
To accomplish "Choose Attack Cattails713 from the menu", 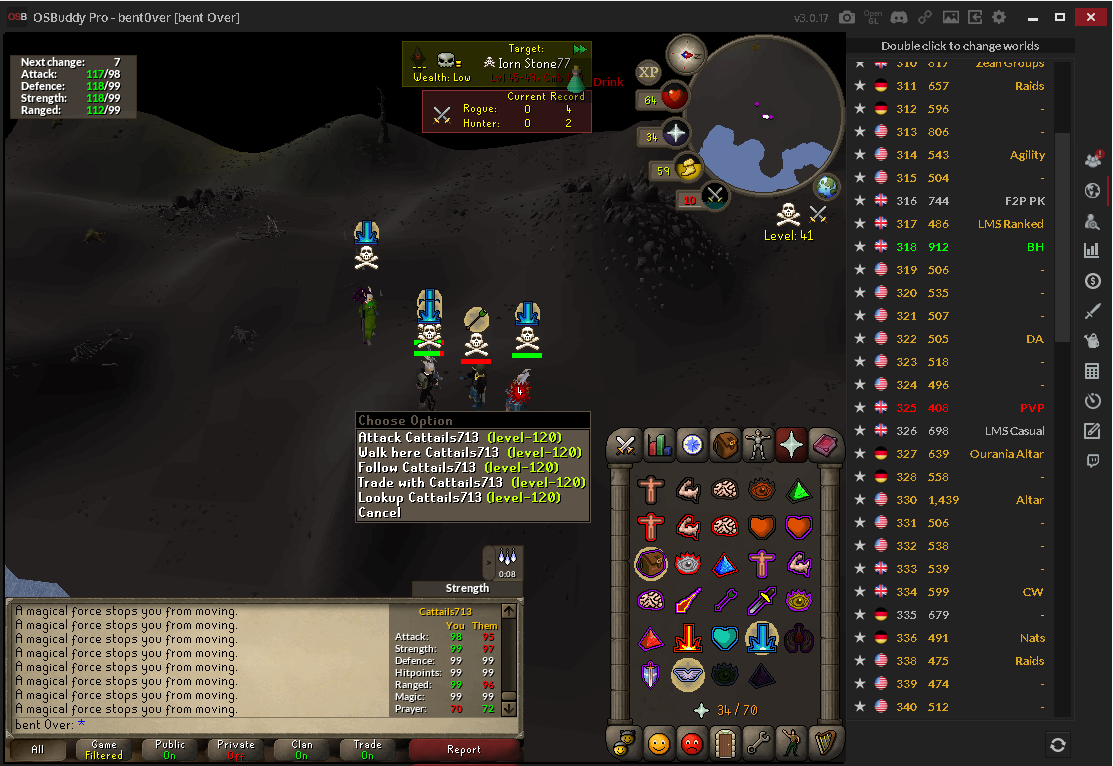I will click(x=460, y=438).
